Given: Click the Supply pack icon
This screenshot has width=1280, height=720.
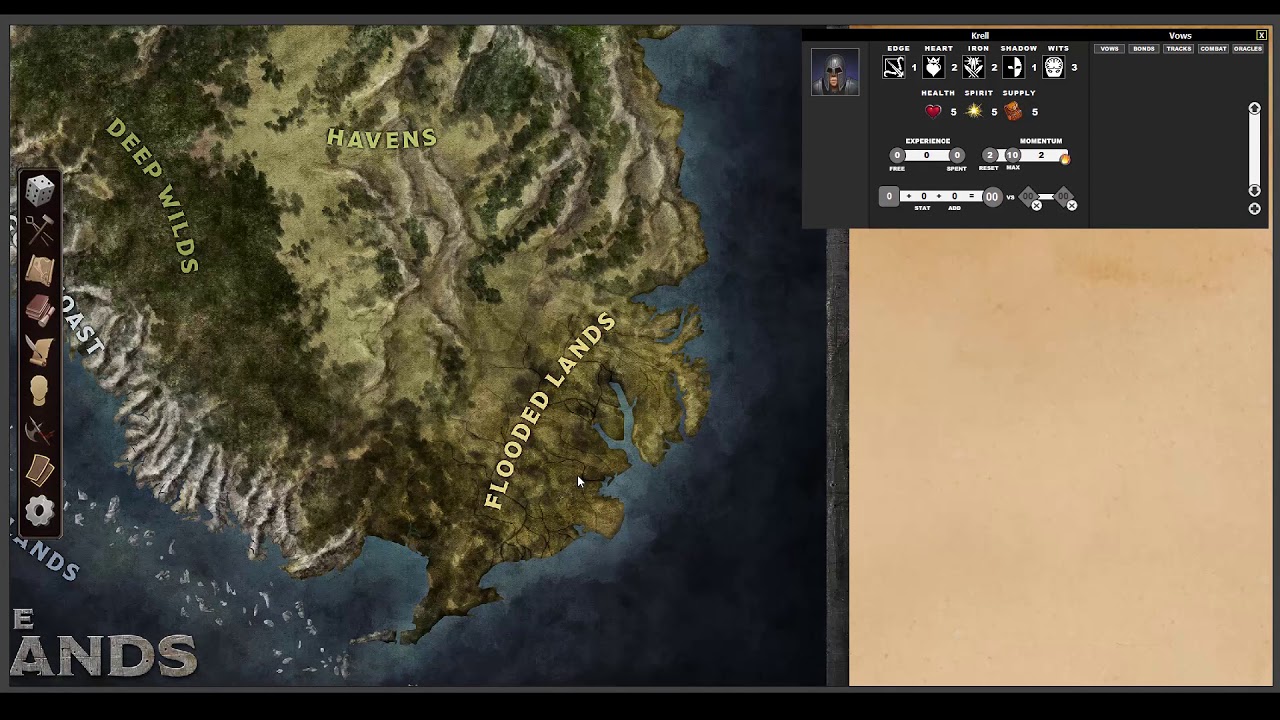Looking at the screenshot, I should click(x=1013, y=111).
